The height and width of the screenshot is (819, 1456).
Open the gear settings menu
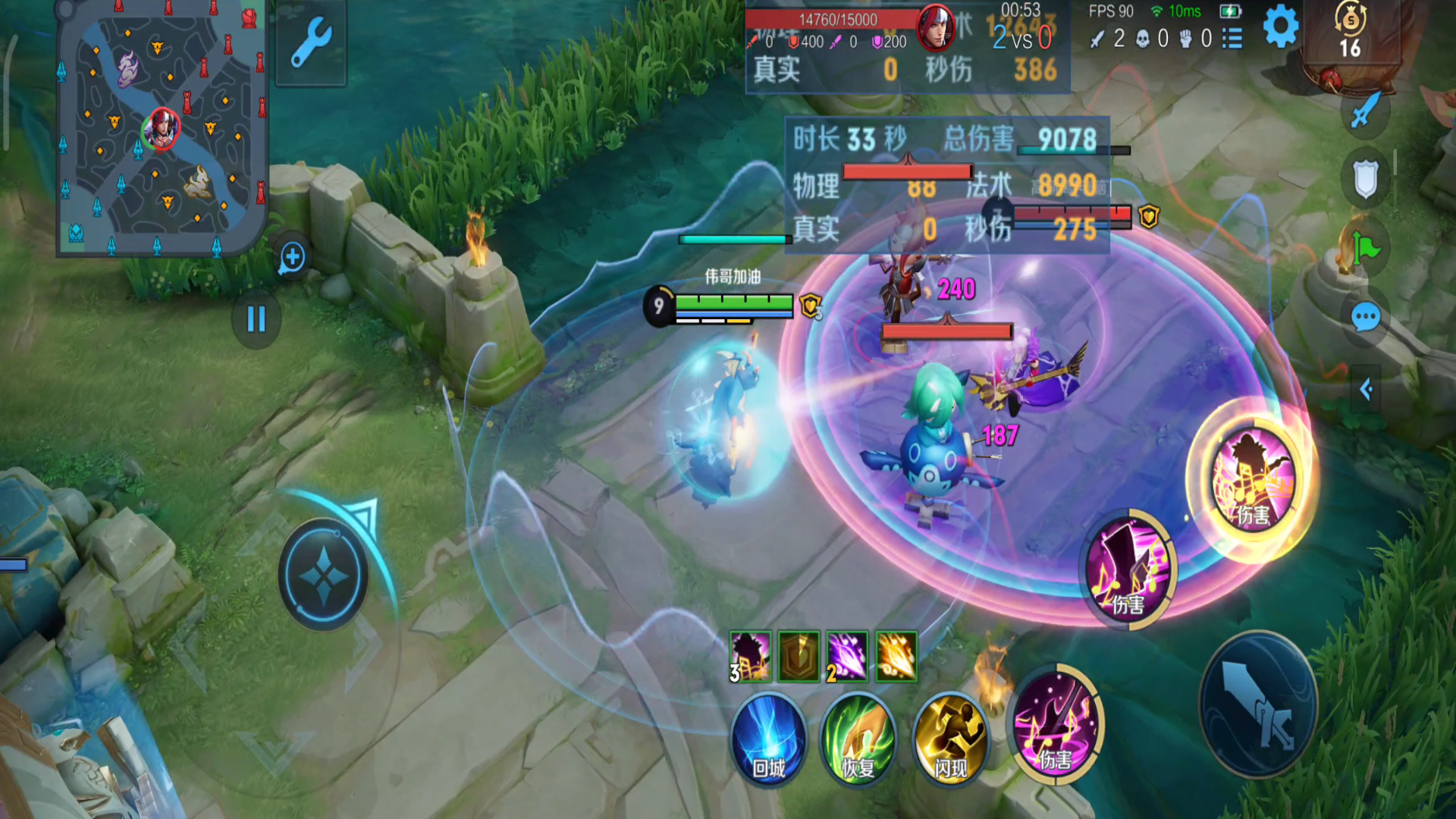coord(1281,28)
